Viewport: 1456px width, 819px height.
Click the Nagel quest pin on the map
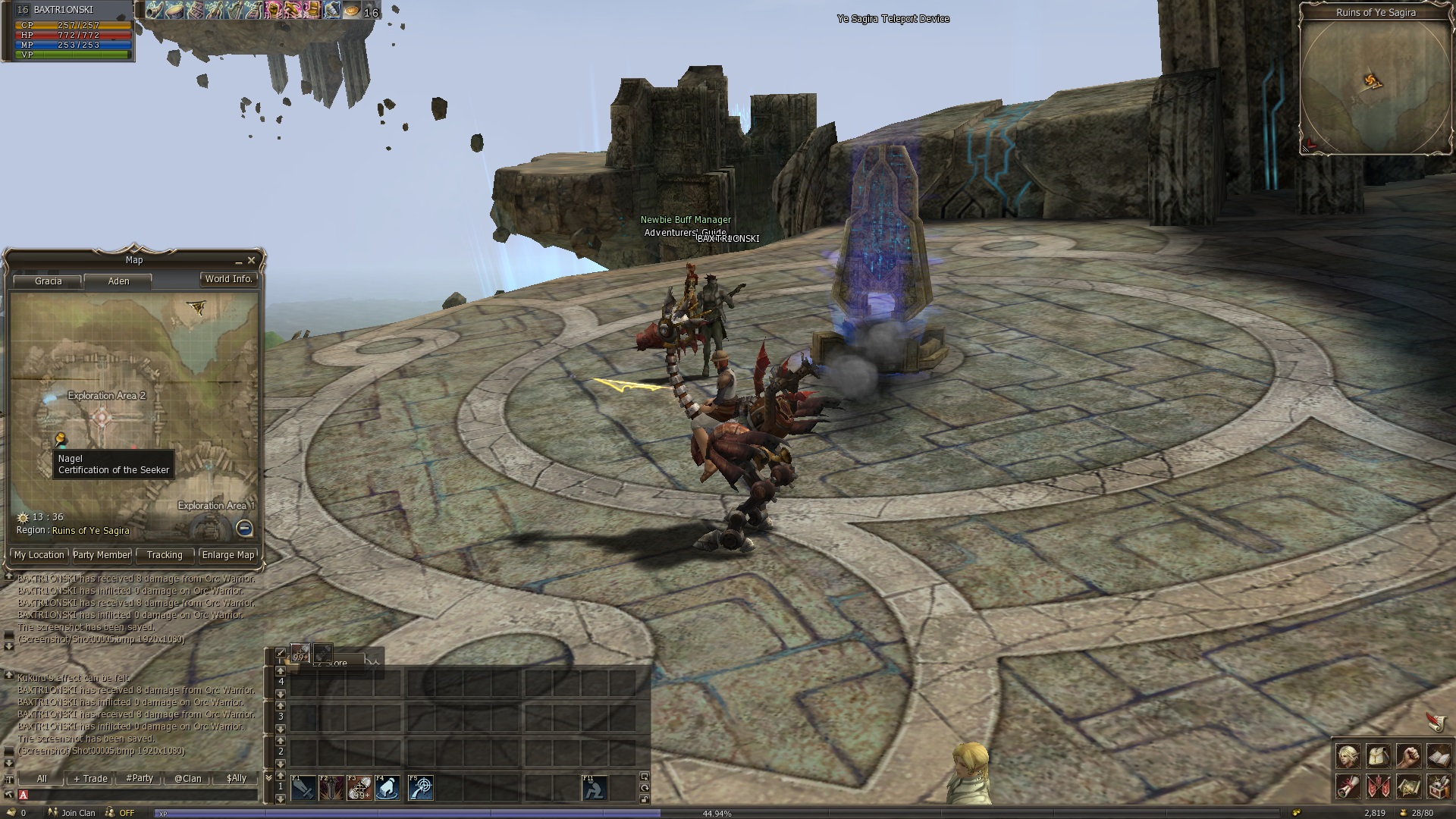coord(60,439)
